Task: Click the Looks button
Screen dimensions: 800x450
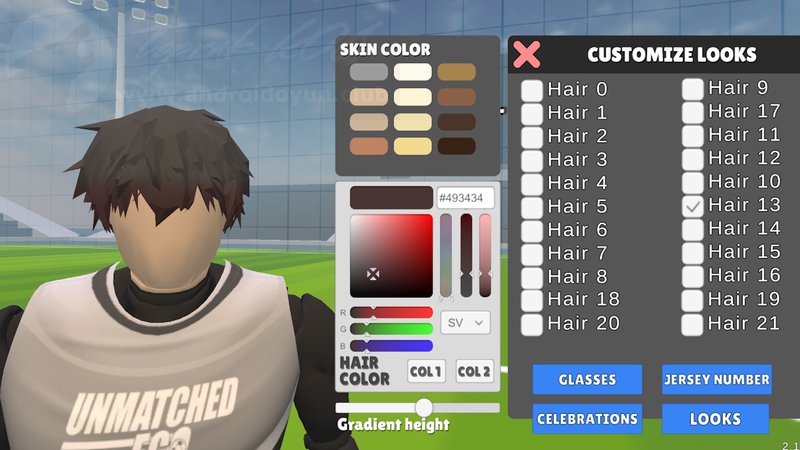Action: coord(716,419)
